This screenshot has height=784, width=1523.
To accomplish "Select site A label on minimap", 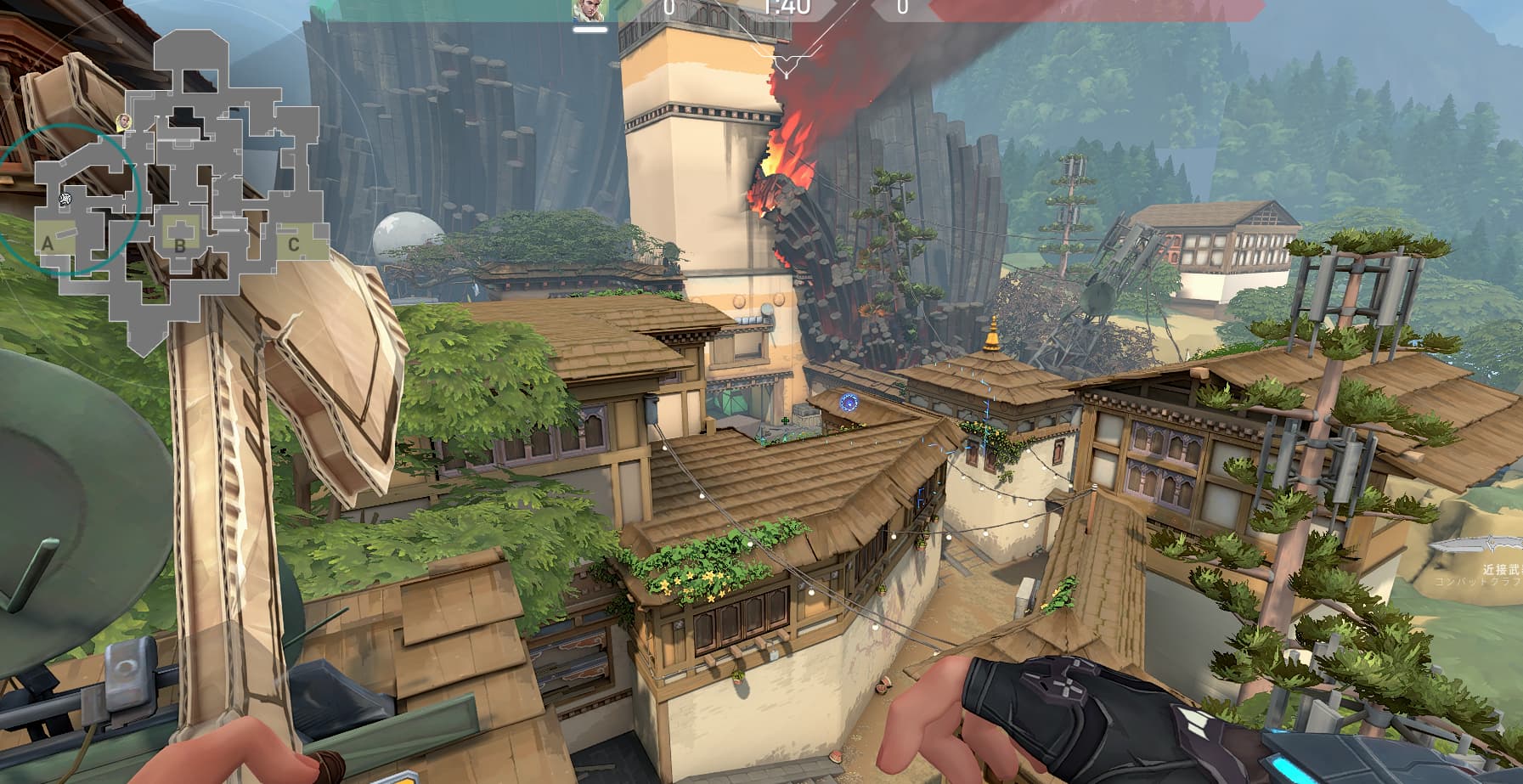I will (48, 245).
